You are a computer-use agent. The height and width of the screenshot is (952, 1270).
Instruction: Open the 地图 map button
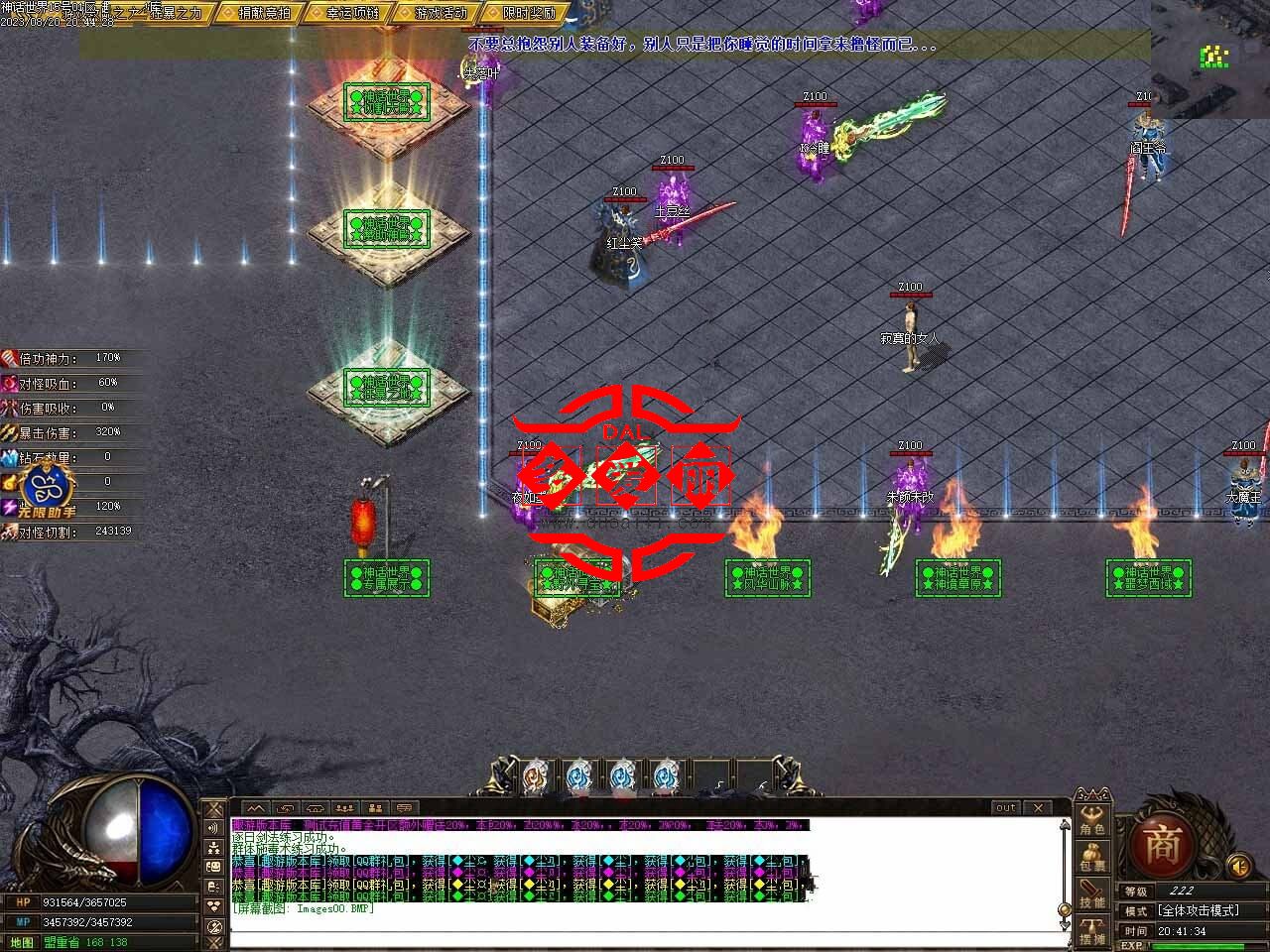click(21, 942)
